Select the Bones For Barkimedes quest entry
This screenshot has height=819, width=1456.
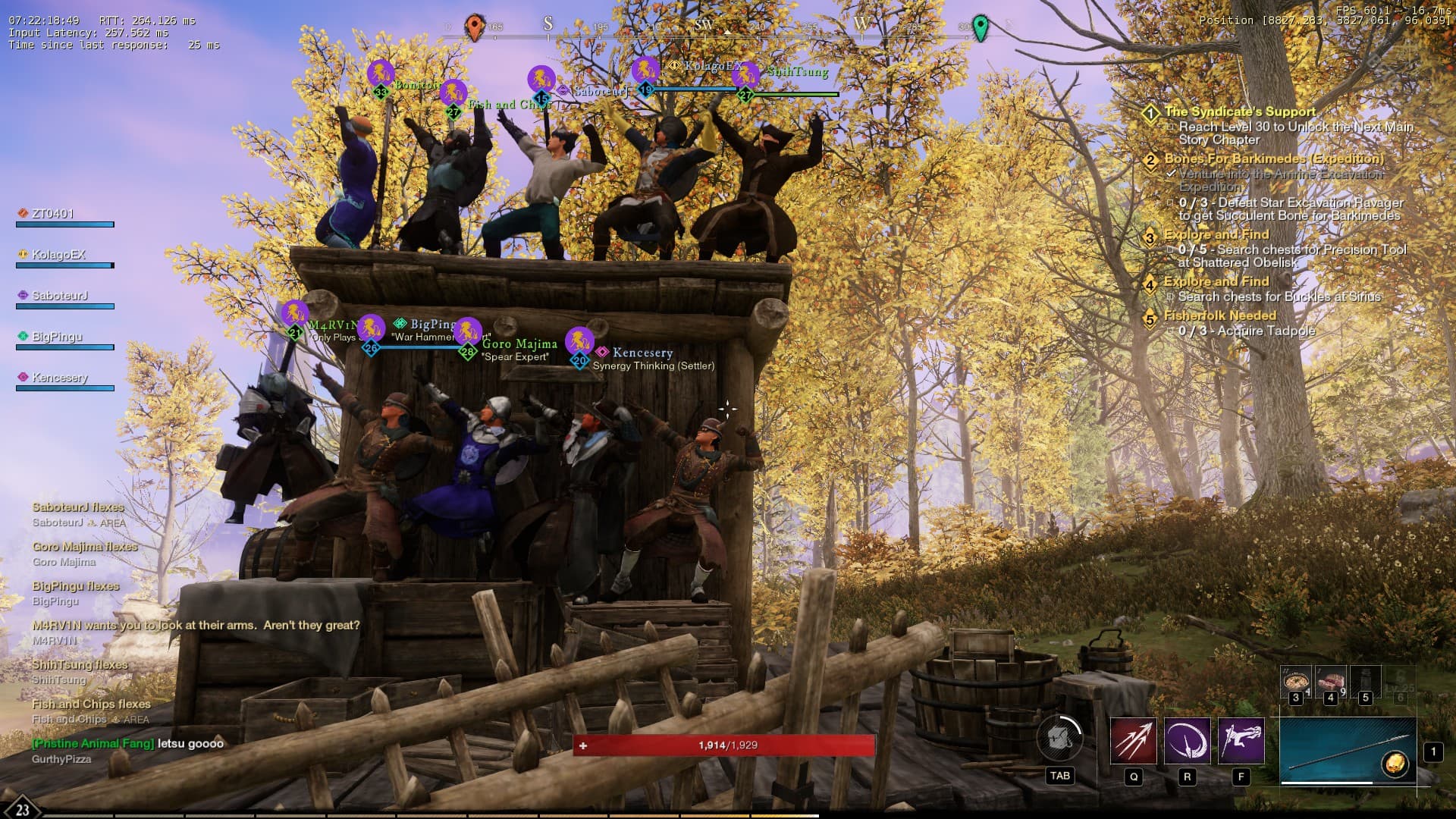point(1273,158)
